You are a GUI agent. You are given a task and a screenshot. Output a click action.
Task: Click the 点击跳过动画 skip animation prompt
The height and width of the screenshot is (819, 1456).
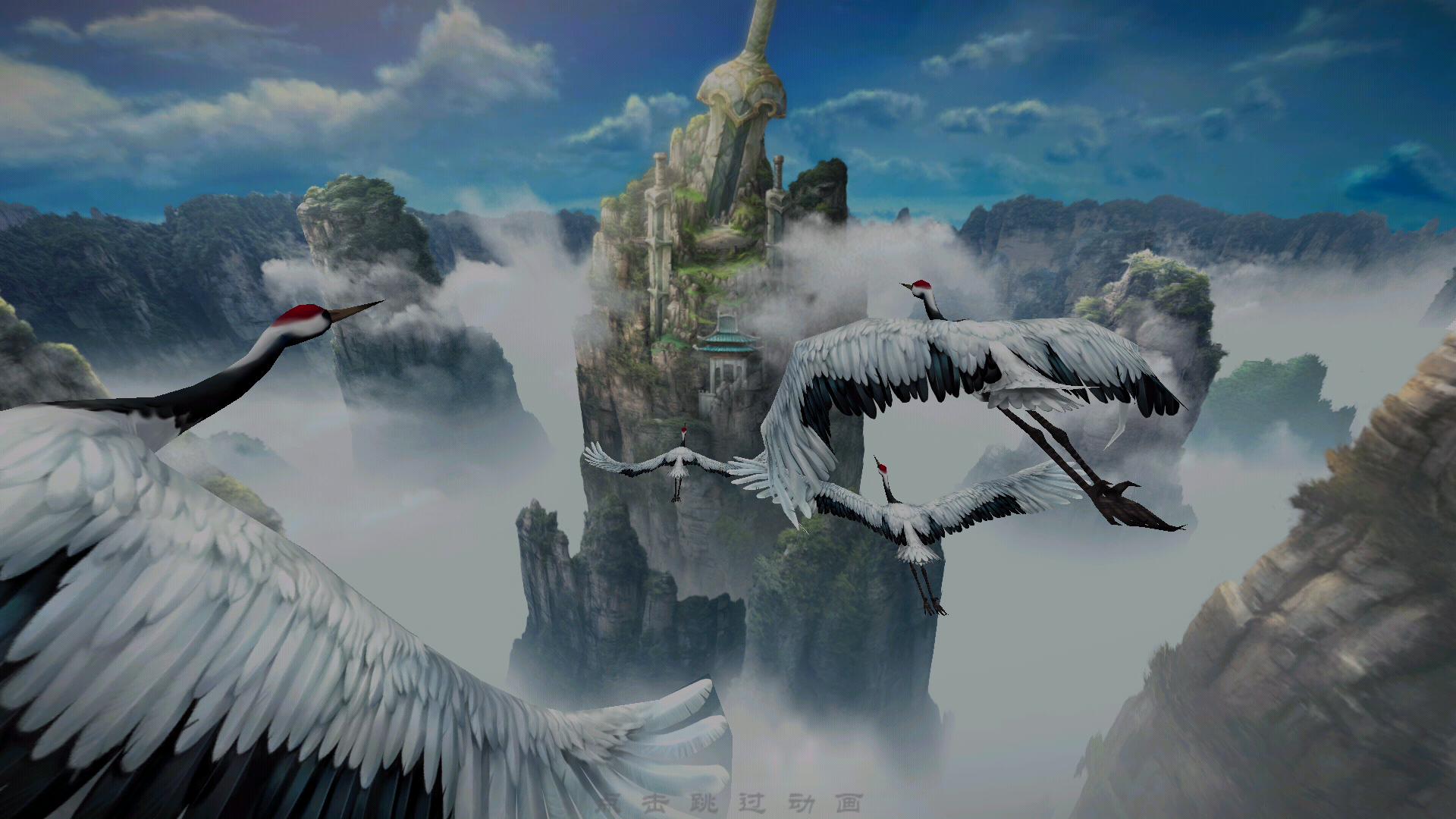728,803
